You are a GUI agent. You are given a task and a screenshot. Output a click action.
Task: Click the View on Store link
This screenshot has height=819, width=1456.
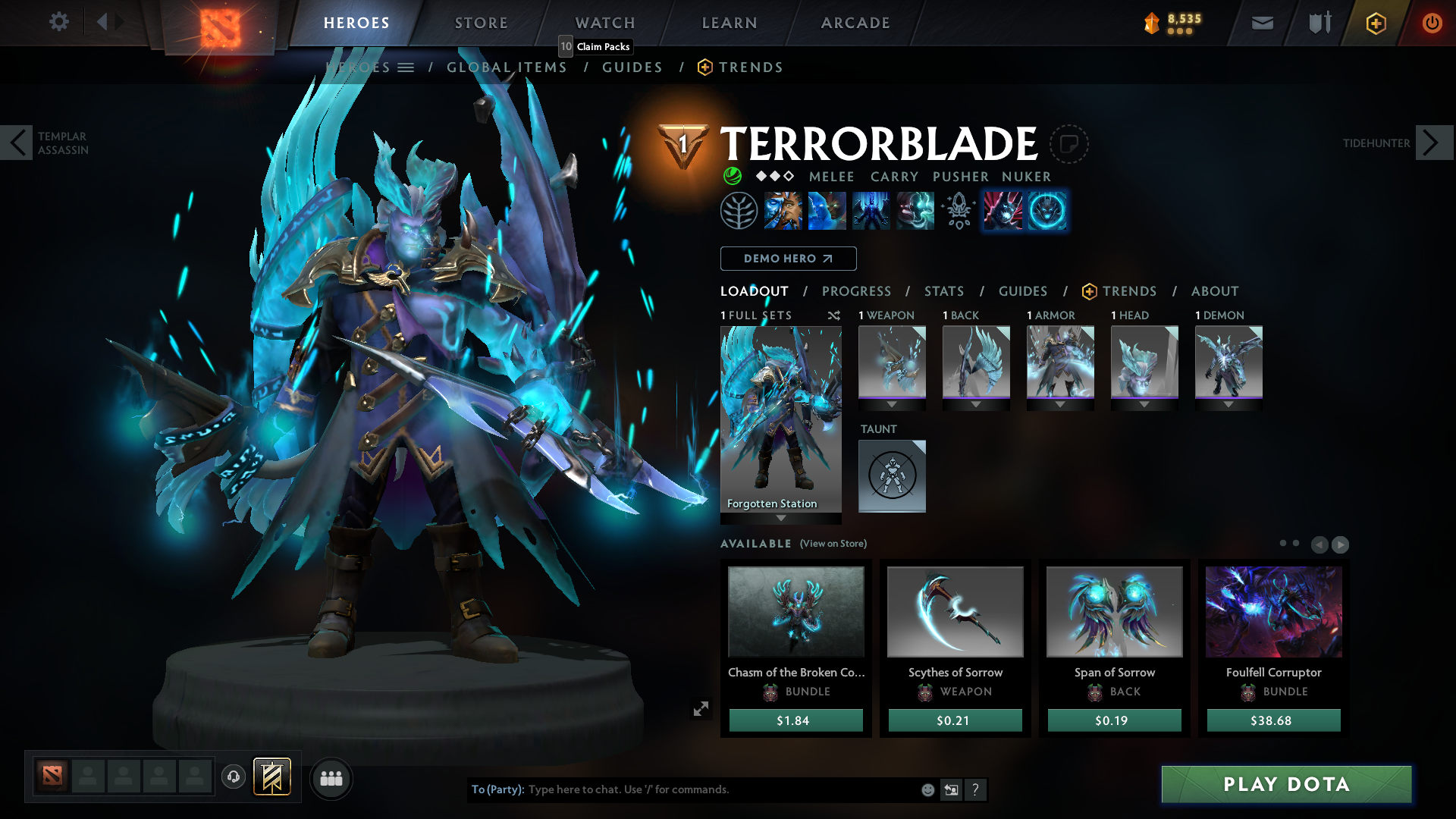pyautogui.click(x=833, y=544)
